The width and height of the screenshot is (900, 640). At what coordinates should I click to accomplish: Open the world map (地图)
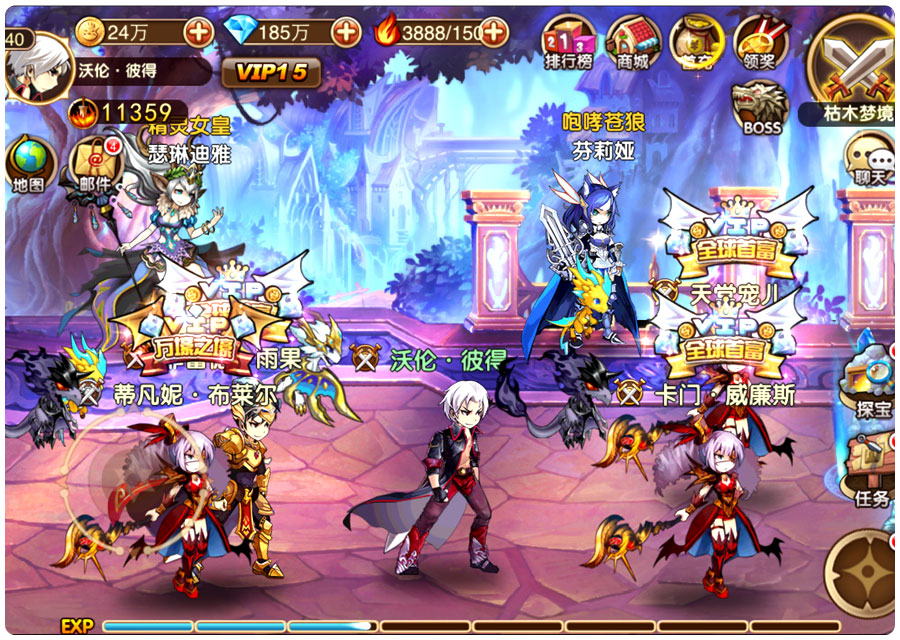[29, 165]
